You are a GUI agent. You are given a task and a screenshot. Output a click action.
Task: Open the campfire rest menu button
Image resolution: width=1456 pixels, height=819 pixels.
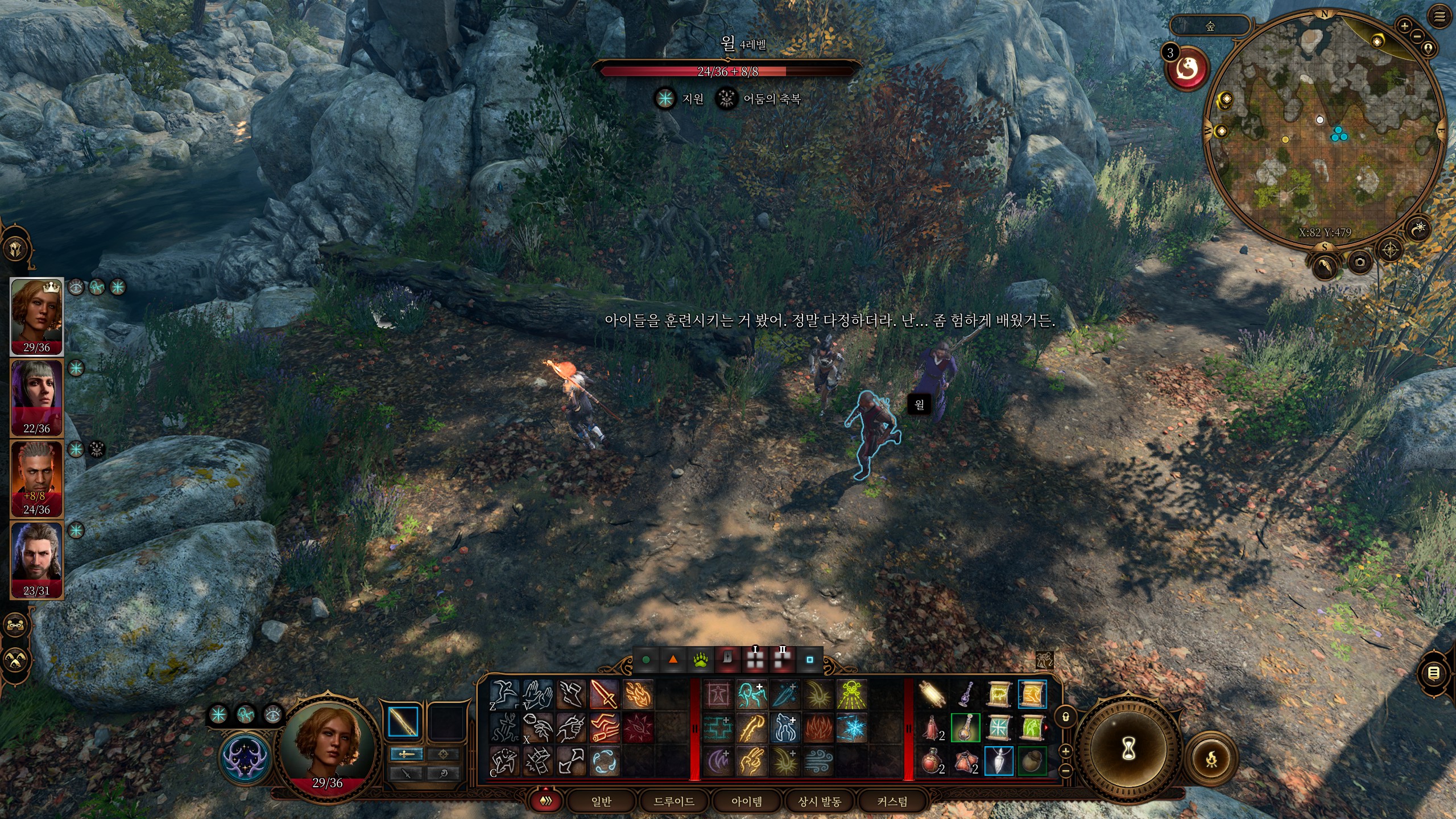click(x=1211, y=759)
